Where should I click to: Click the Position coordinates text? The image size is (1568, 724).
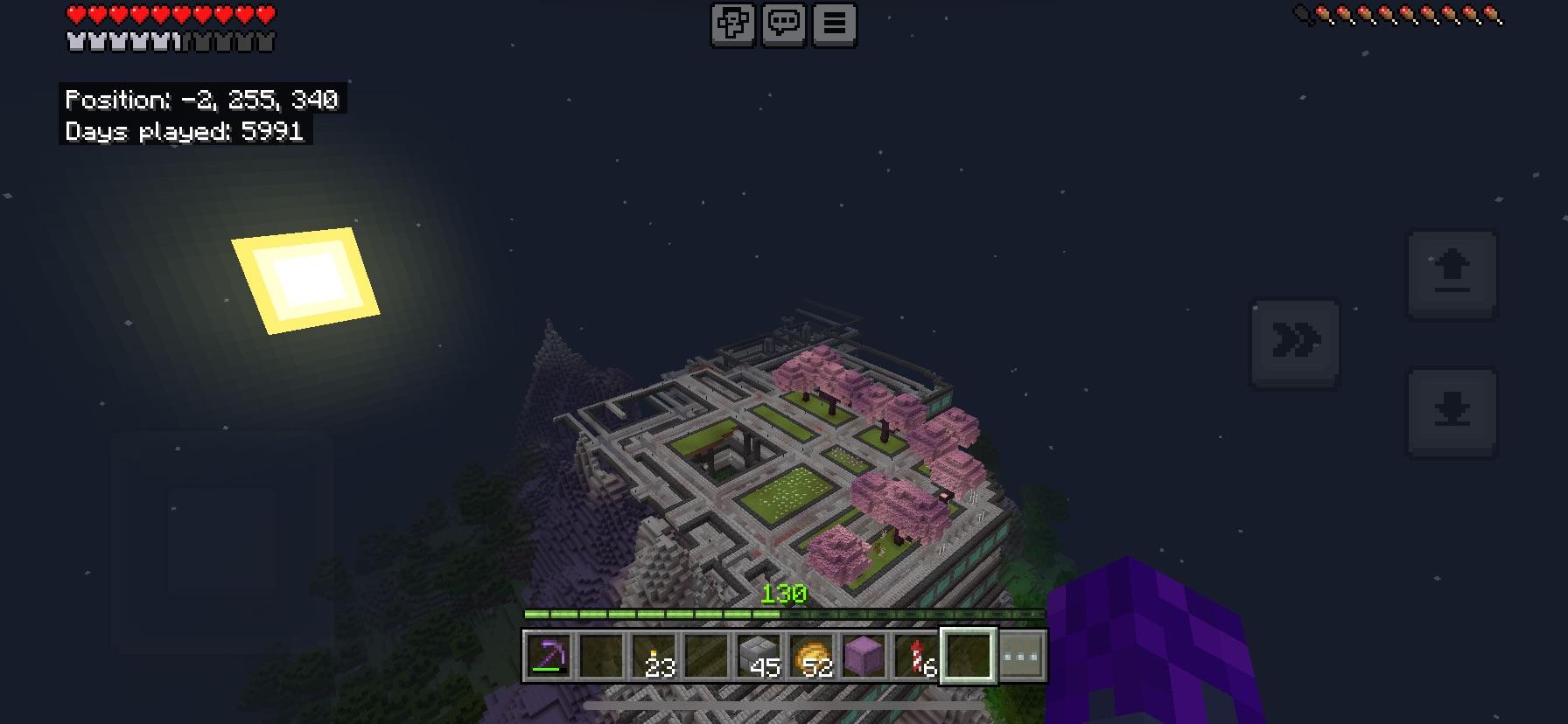click(x=203, y=100)
